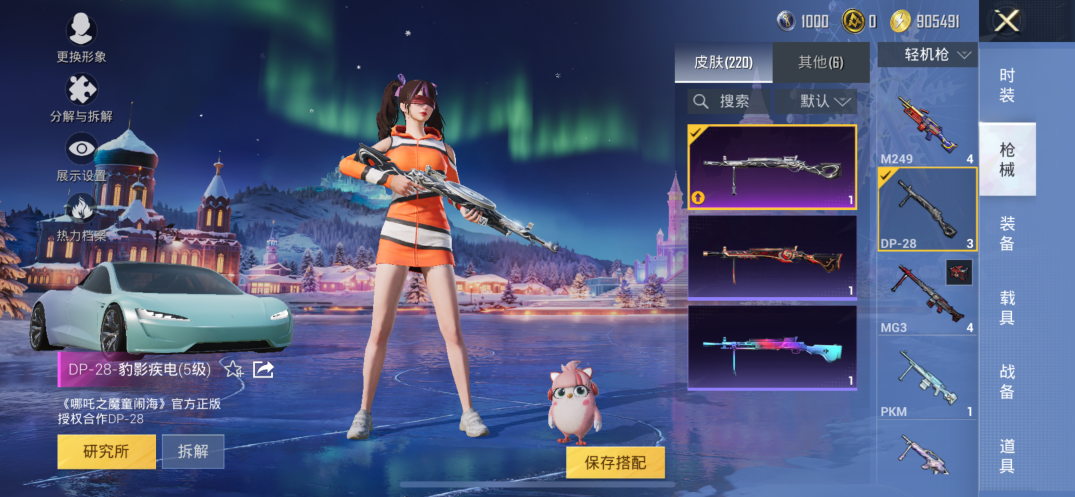This screenshot has width=1075, height=497.
Task: Open the 载具 vehicles category
Action: tap(1007, 307)
